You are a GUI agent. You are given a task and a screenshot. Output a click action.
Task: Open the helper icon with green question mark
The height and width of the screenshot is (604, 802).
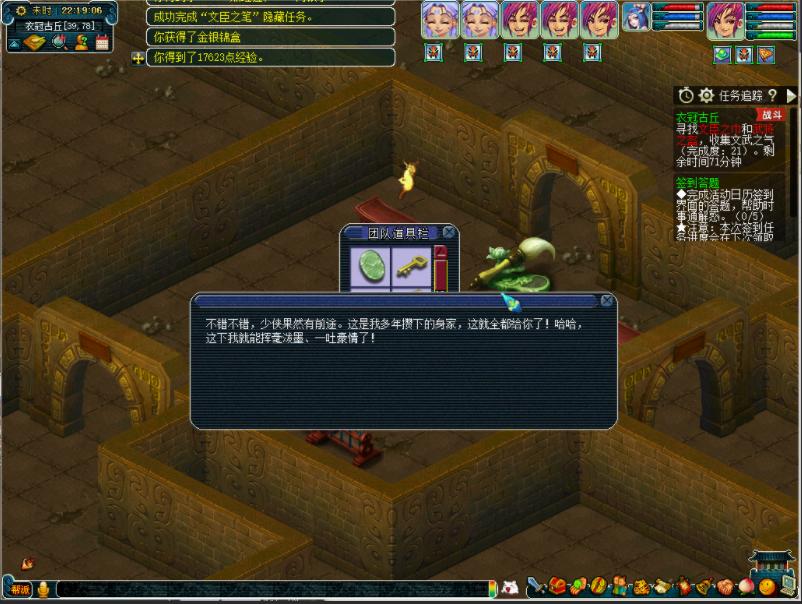[x=81, y=42]
